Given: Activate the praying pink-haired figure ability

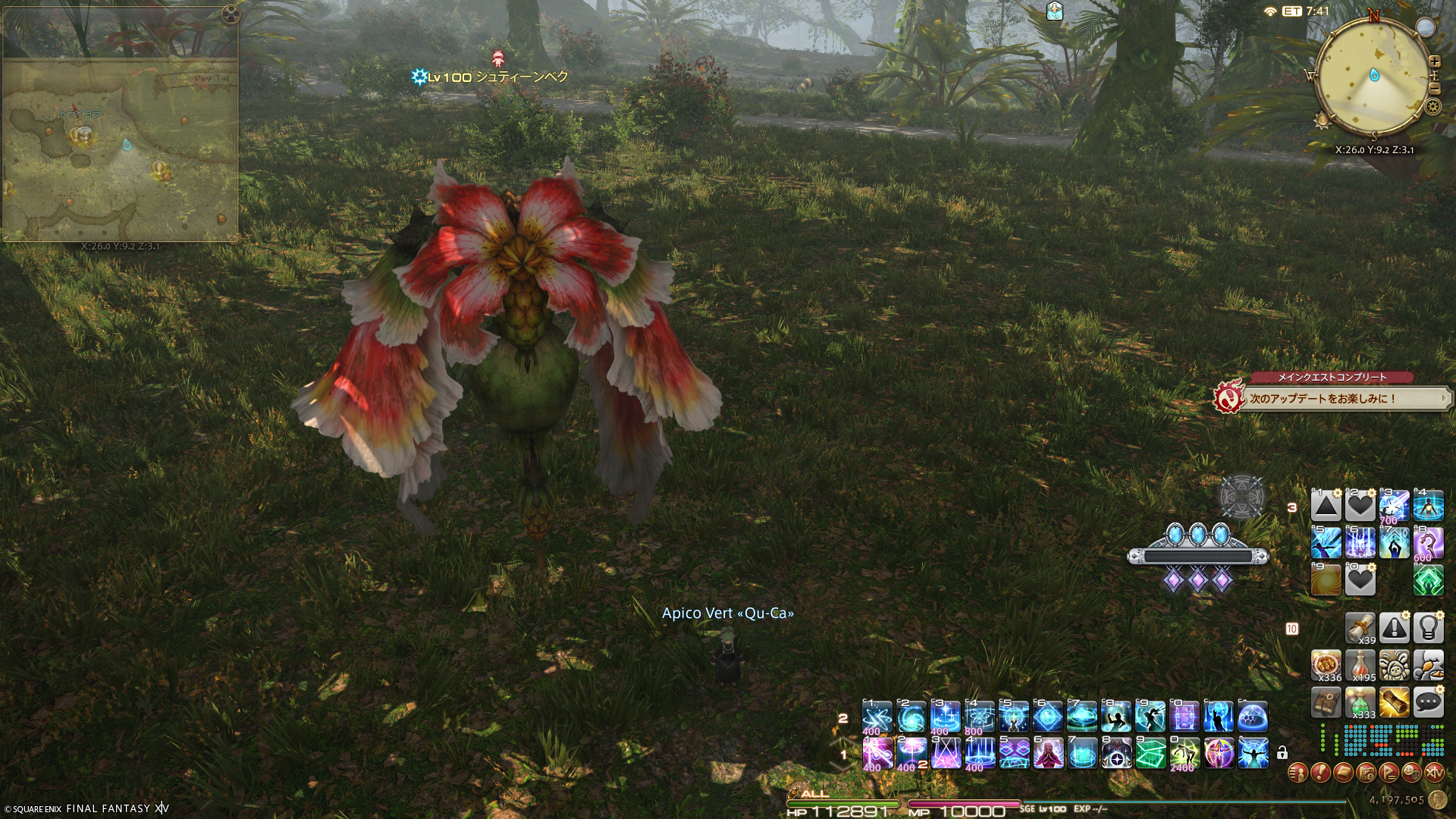Looking at the screenshot, I should click(x=1048, y=753).
